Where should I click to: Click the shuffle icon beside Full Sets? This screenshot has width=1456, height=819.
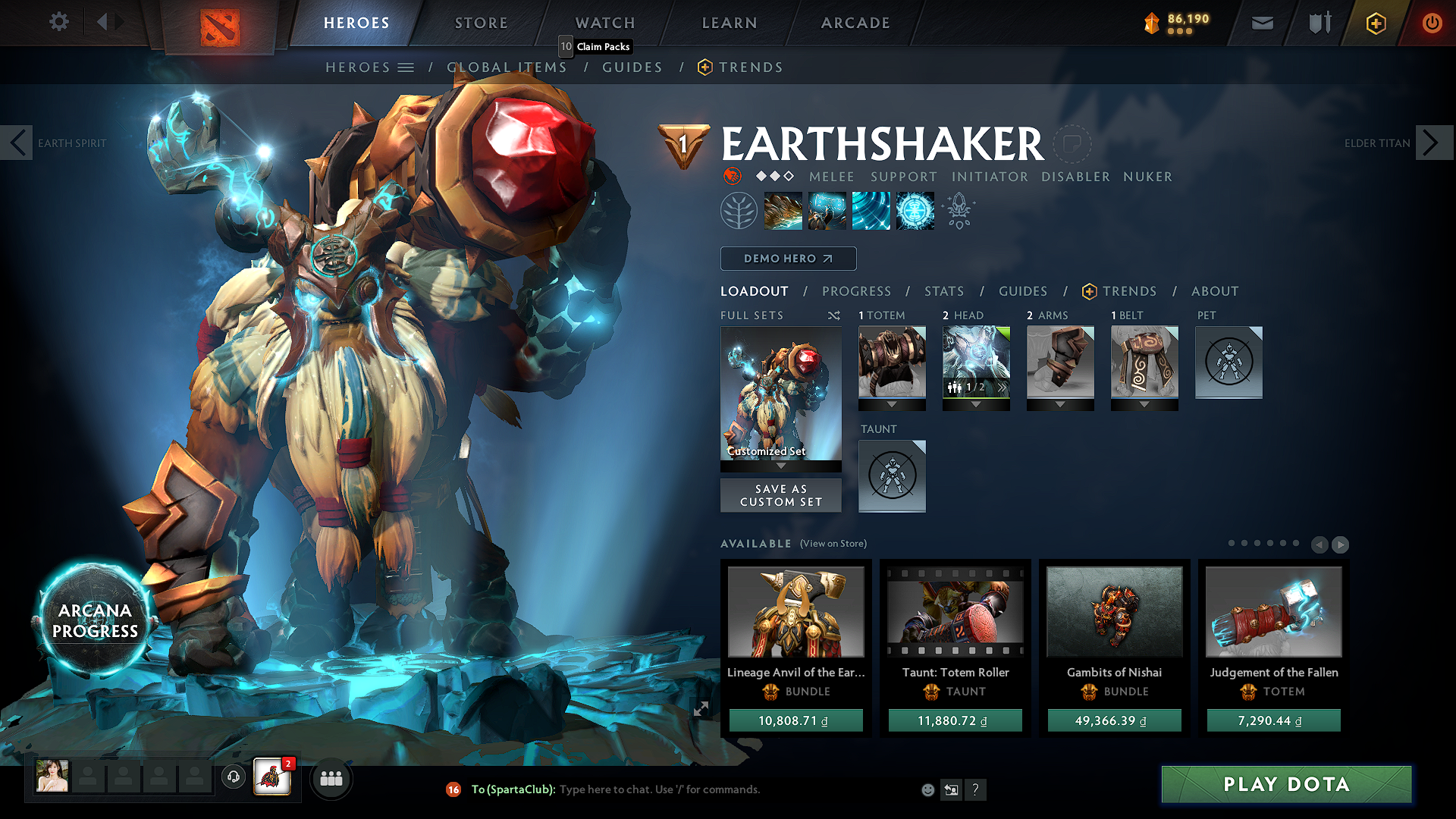tap(834, 315)
